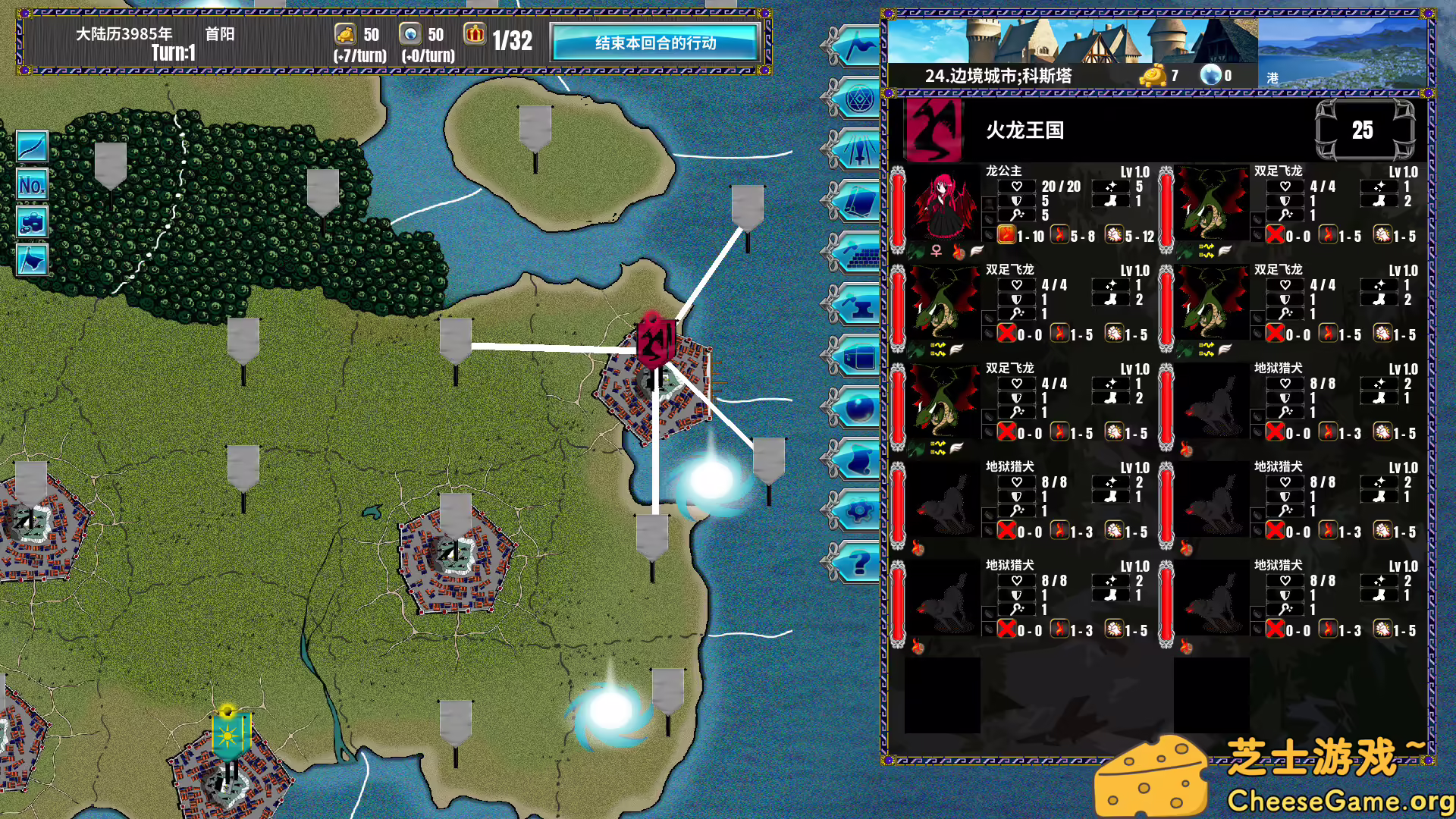
Task: Open the hexagram magic icon on sidebar
Action: pos(861,99)
